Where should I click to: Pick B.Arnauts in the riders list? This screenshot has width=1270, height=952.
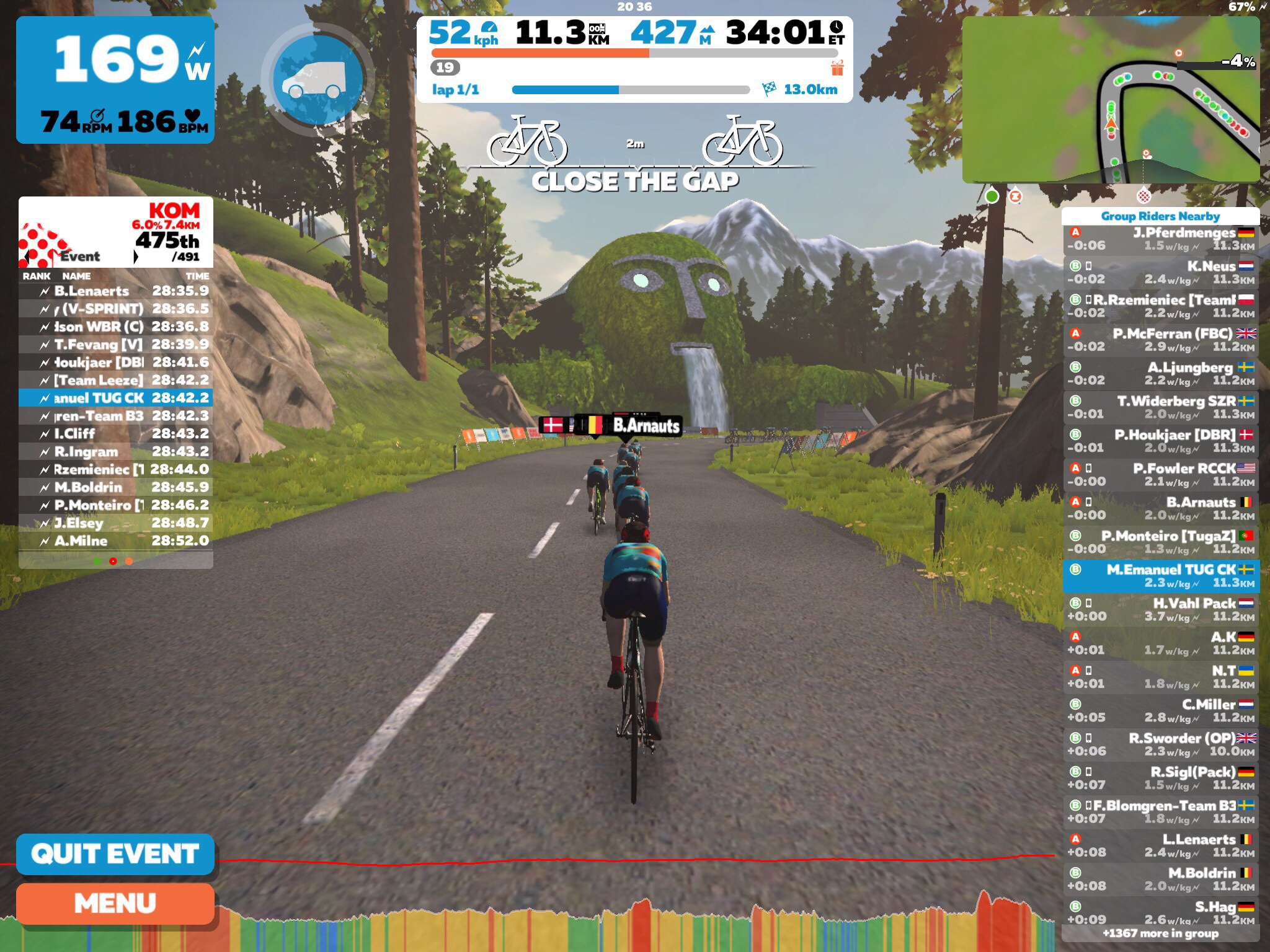click(x=1160, y=509)
